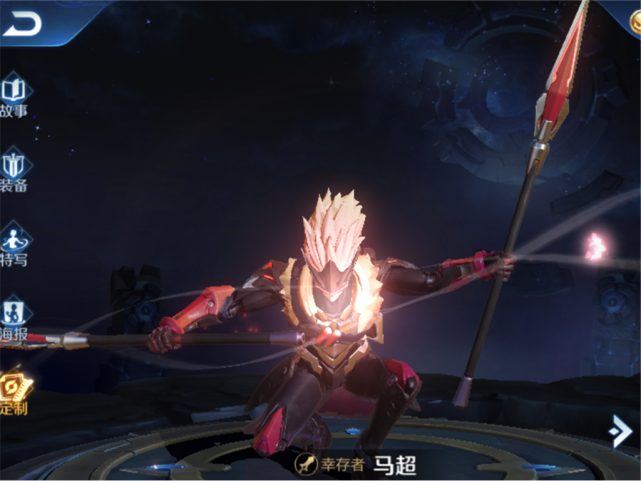Show the 特写 close-up view
The height and width of the screenshot is (481, 641).
14,245
